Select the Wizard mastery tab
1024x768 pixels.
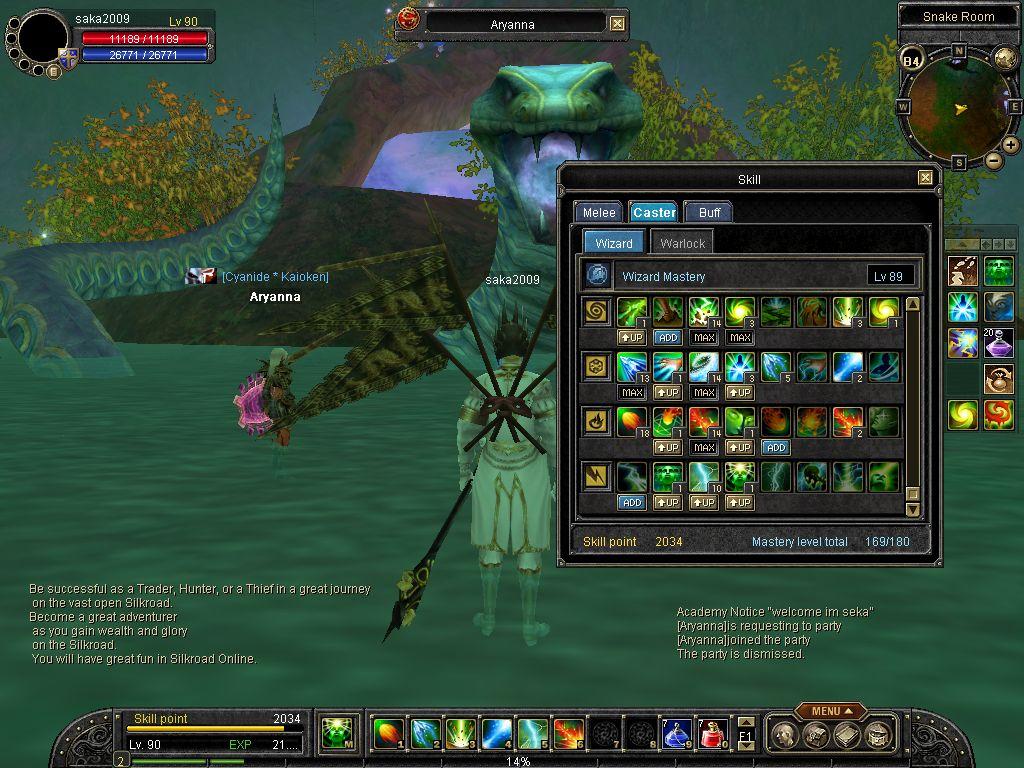(x=613, y=243)
